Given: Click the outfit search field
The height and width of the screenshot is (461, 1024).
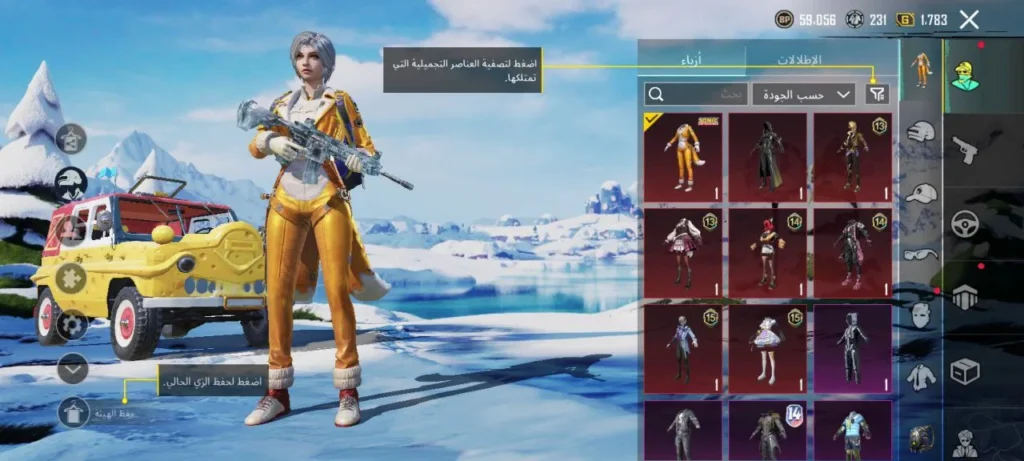Looking at the screenshot, I should coord(697,94).
